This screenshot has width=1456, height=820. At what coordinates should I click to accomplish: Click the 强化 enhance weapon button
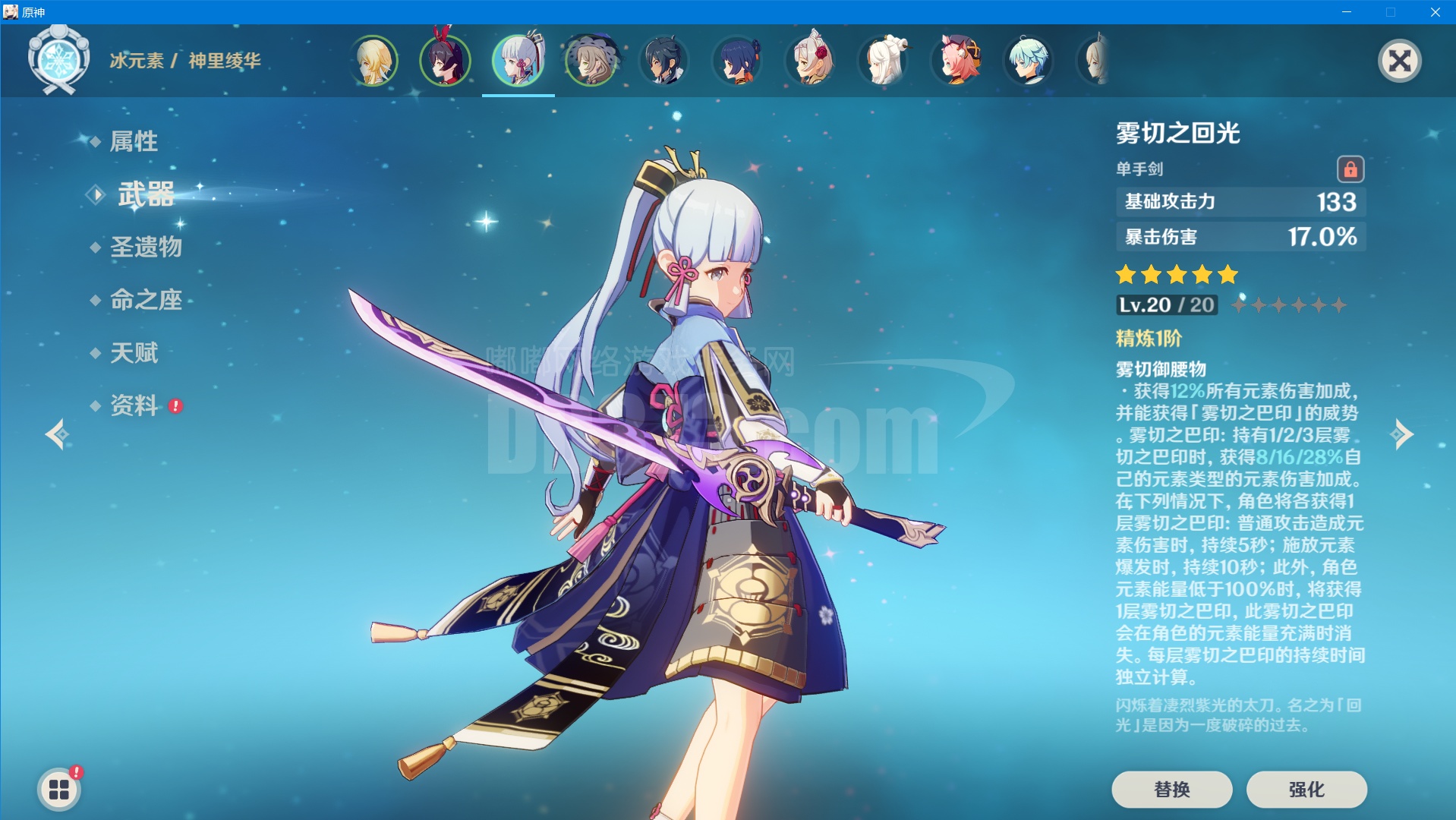(x=1306, y=790)
